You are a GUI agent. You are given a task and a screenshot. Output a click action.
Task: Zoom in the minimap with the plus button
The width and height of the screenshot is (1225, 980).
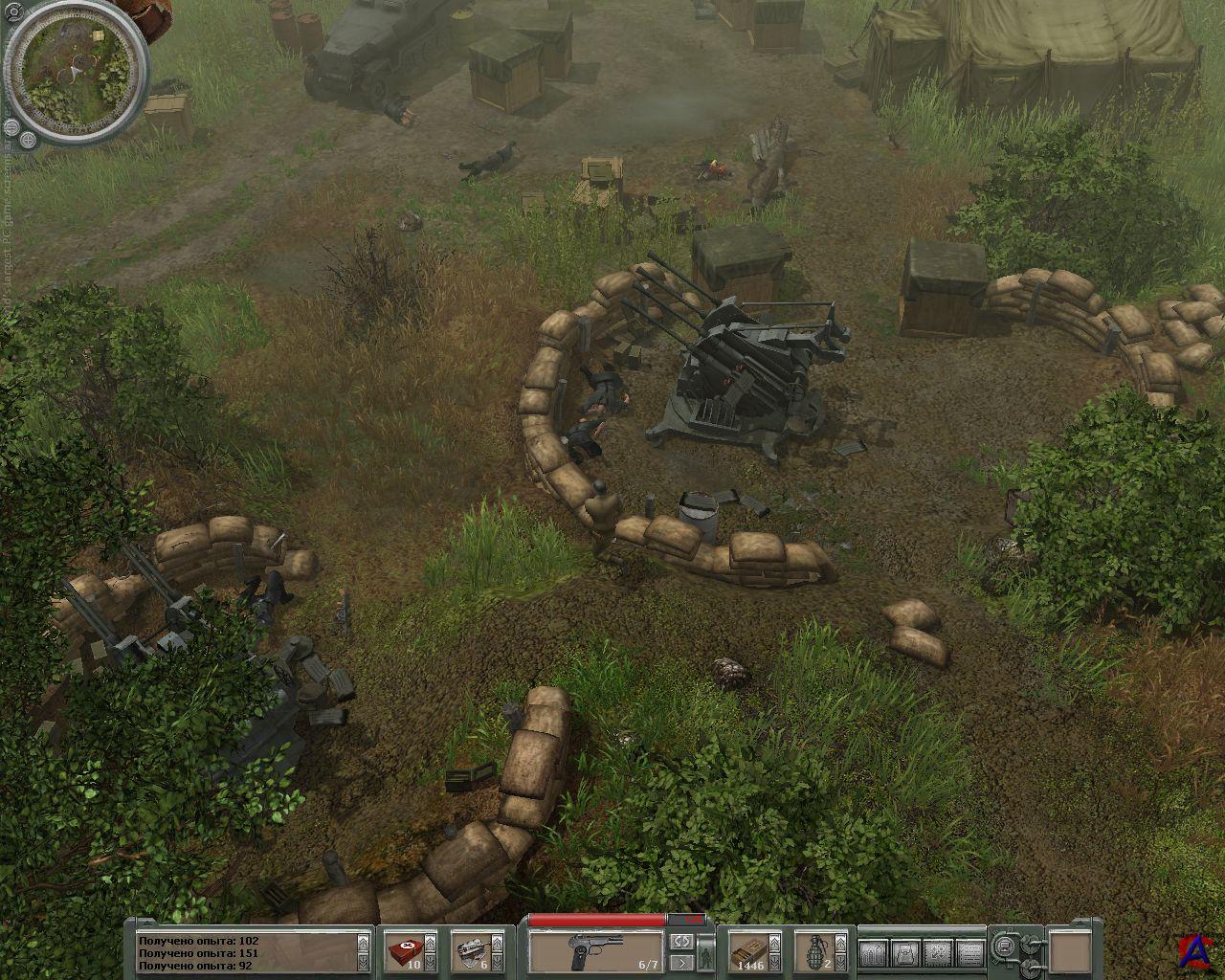pos(28,140)
